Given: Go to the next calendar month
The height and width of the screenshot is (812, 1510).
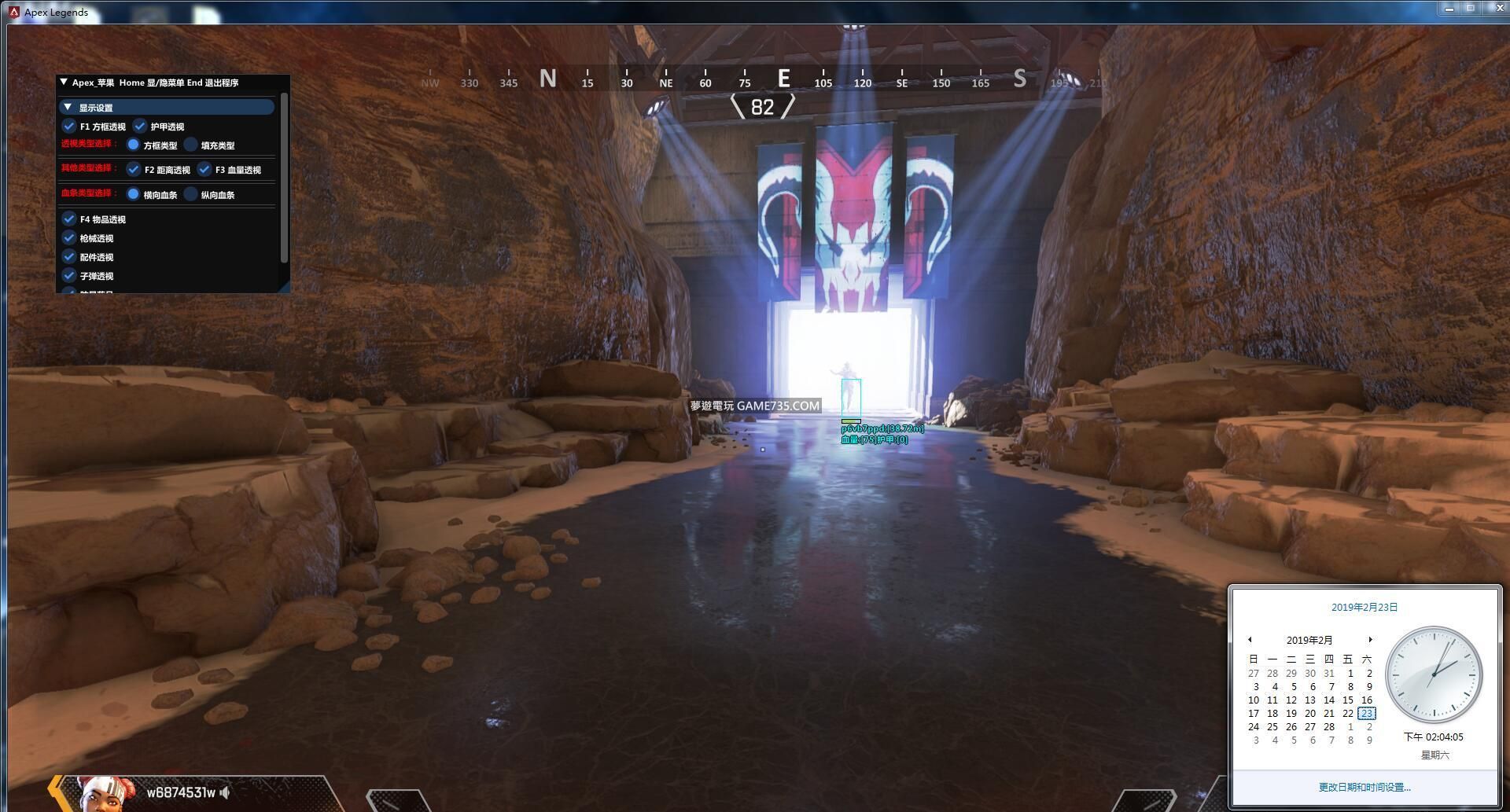Looking at the screenshot, I should pos(1370,640).
